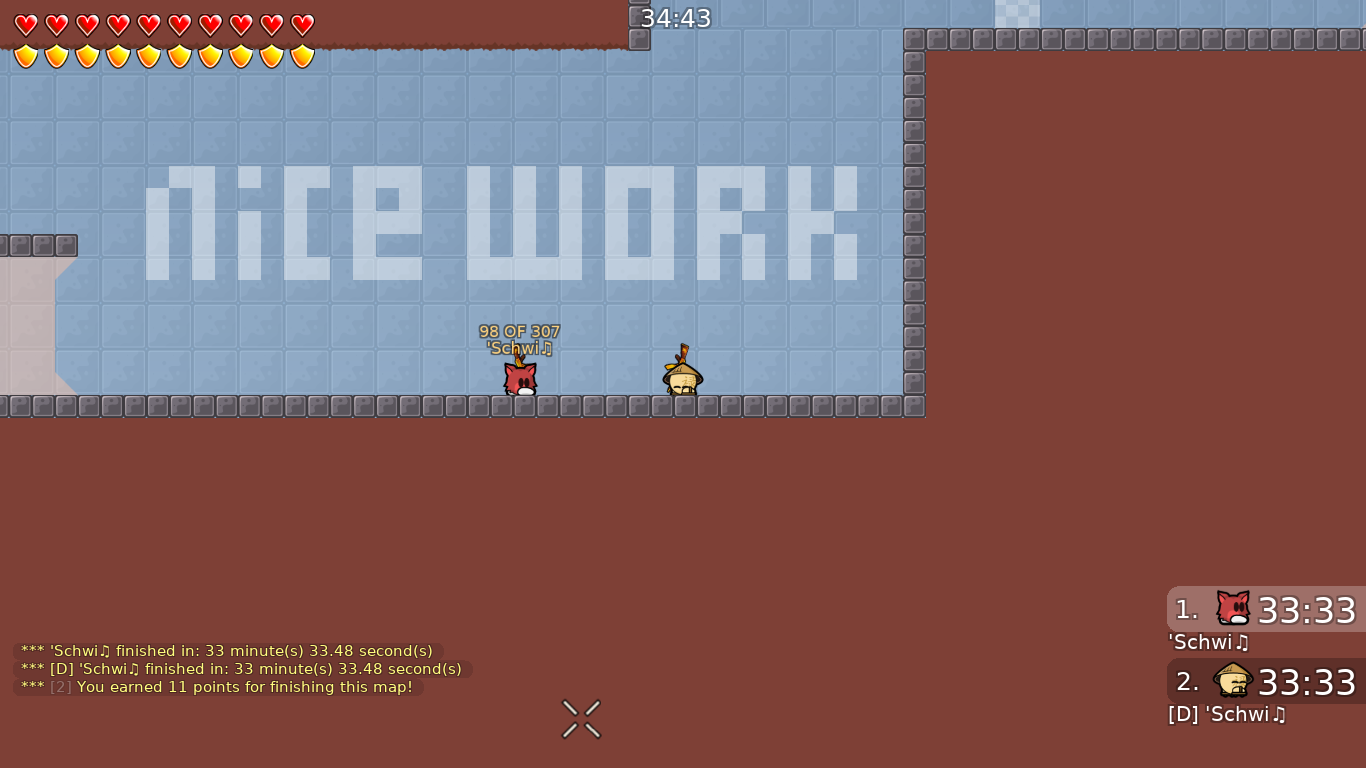
Task: Click the straw-hat tee character on the platform
Action: 684,380
